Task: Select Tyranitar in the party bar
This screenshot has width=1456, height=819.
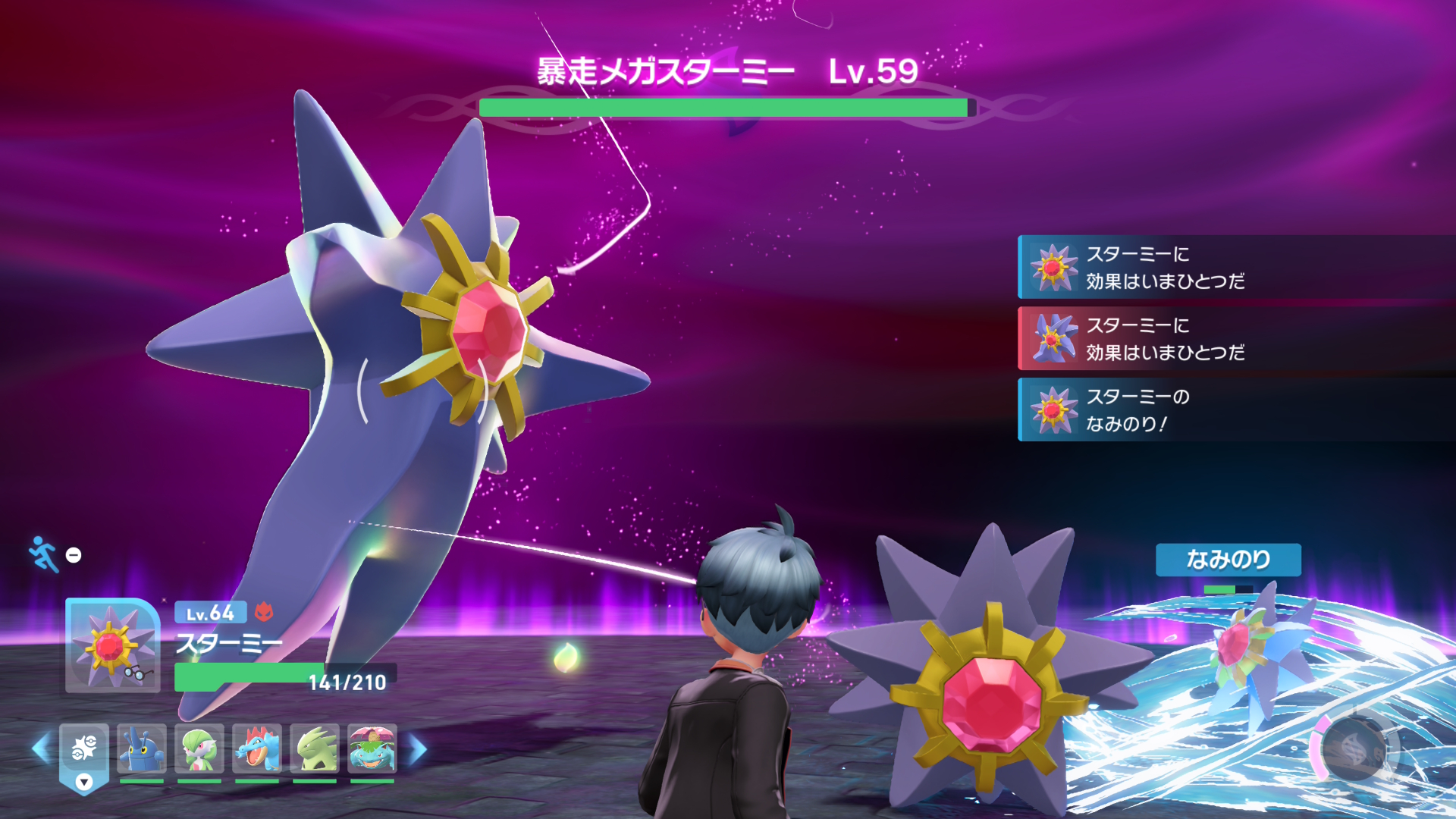Action: tap(315, 748)
